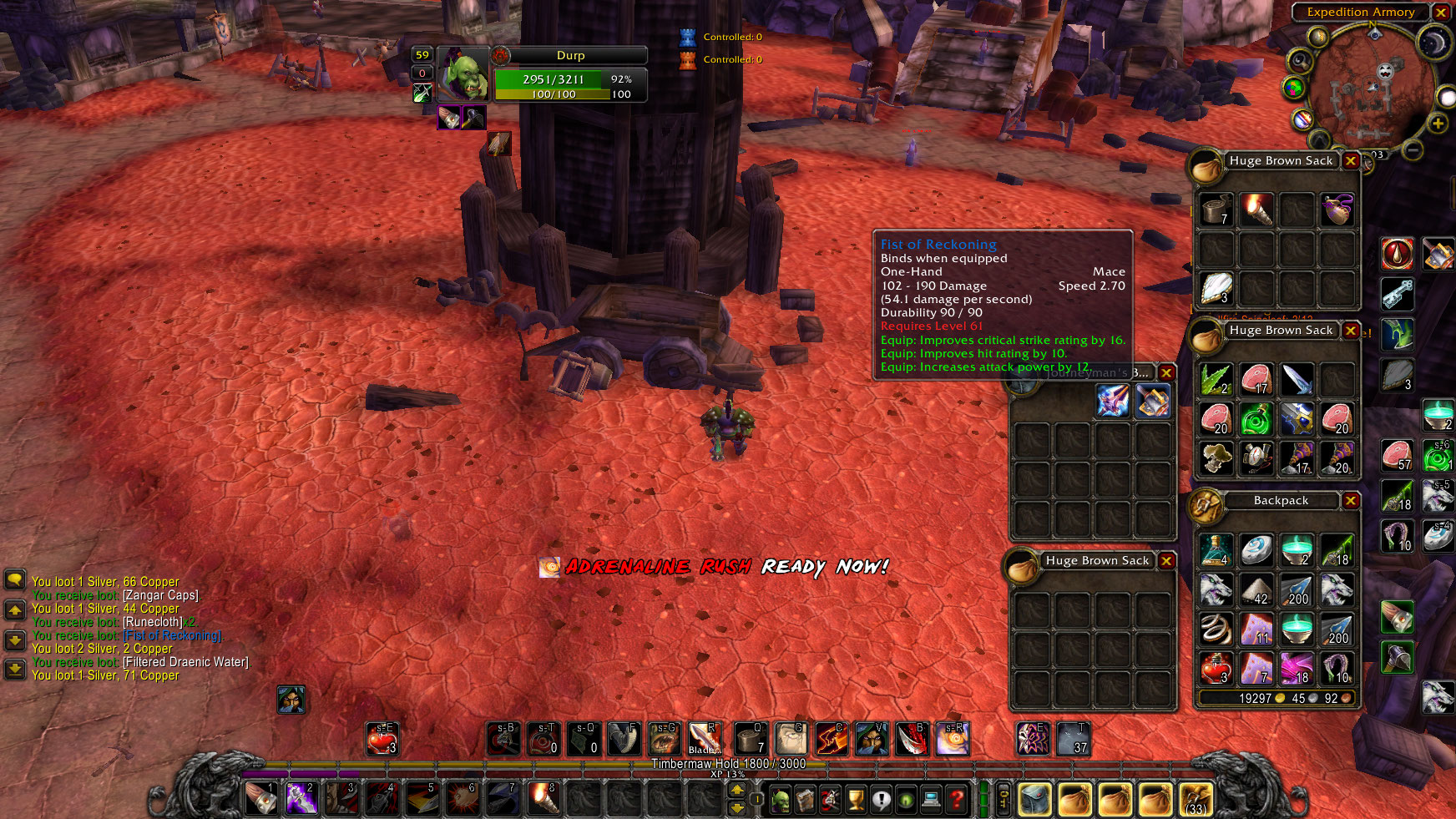Open the Main Menu computer icon
Image resolution: width=1456 pixels, height=819 pixels.
(x=929, y=800)
